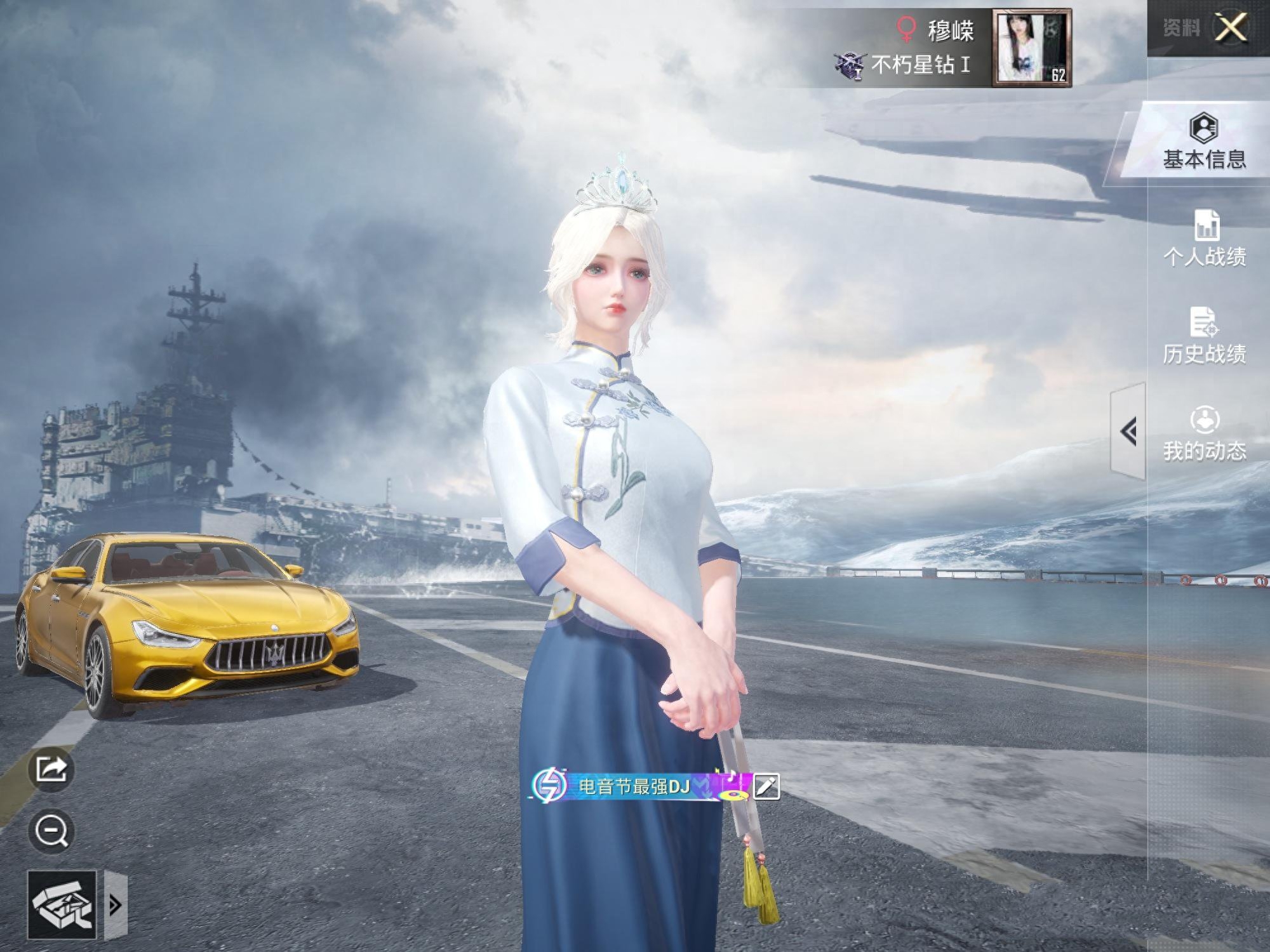Image resolution: width=1270 pixels, height=952 pixels.
Task: Zoom out using the magnifier minus icon
Action: tap(51, 831)
